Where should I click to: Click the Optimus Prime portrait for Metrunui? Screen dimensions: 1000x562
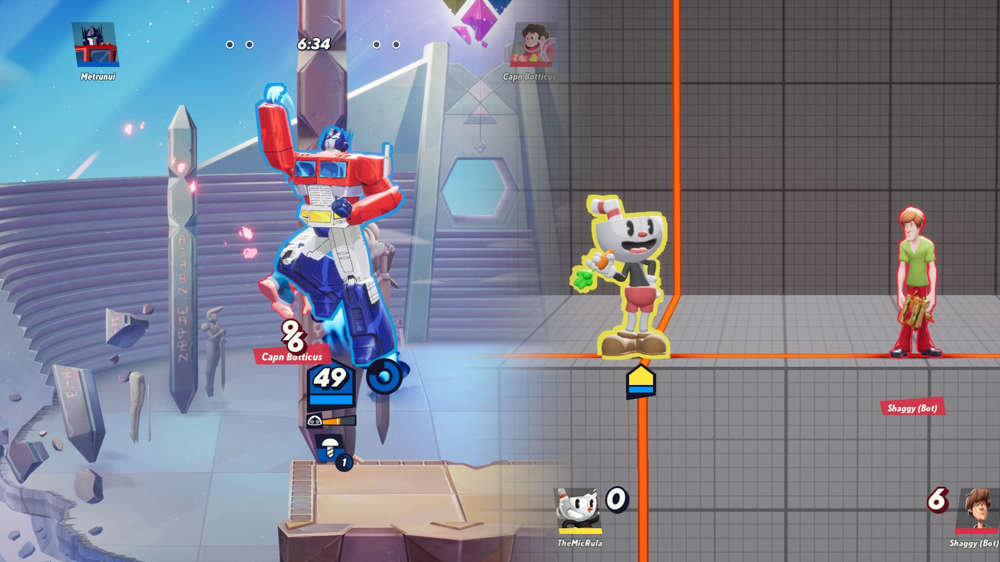coord(95,44)
